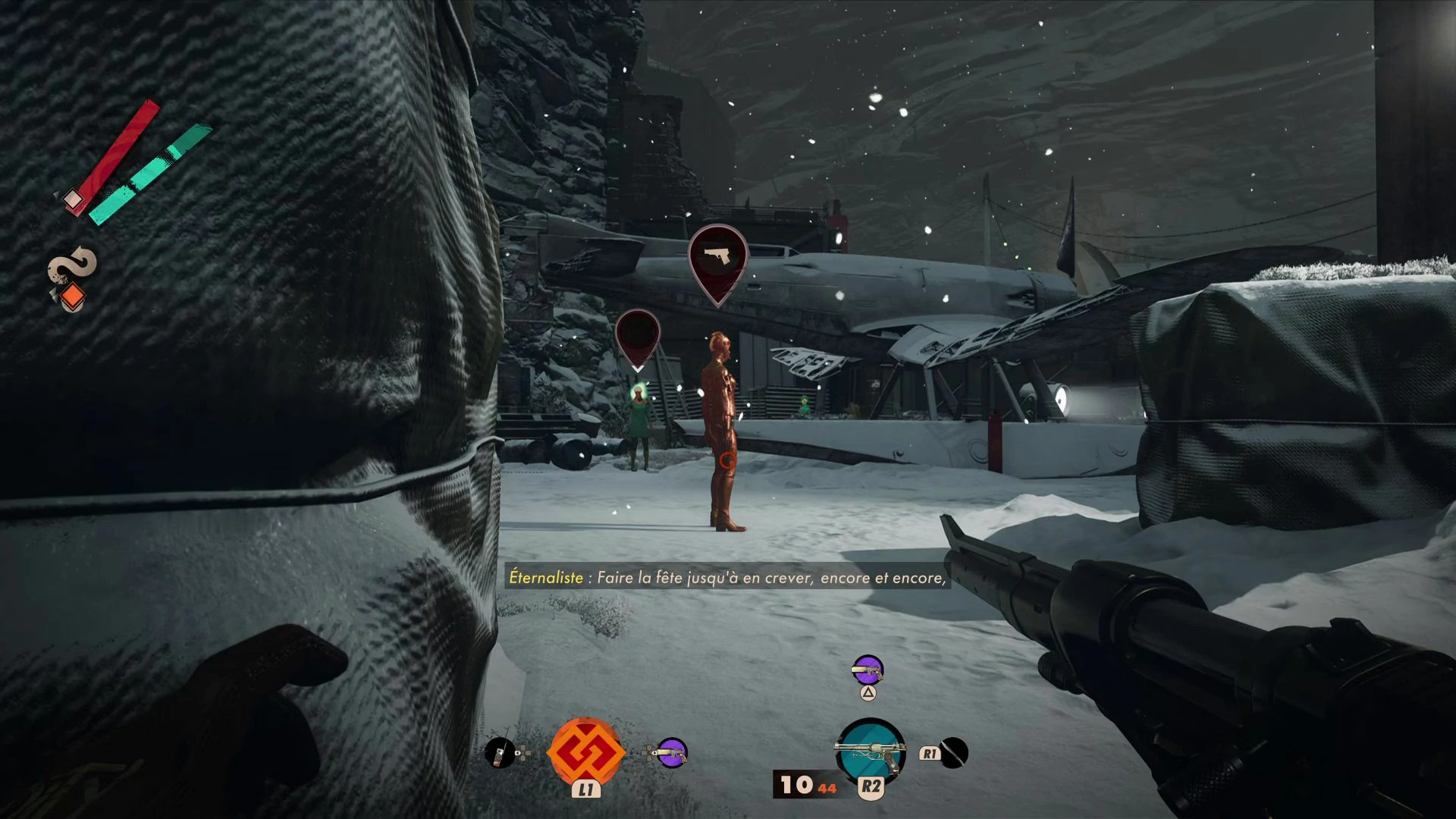The width and height of the screenshot is (1456, 819).
Task: Click the purple weapon icon above the triangle prompt
Action: pos(867,670)
